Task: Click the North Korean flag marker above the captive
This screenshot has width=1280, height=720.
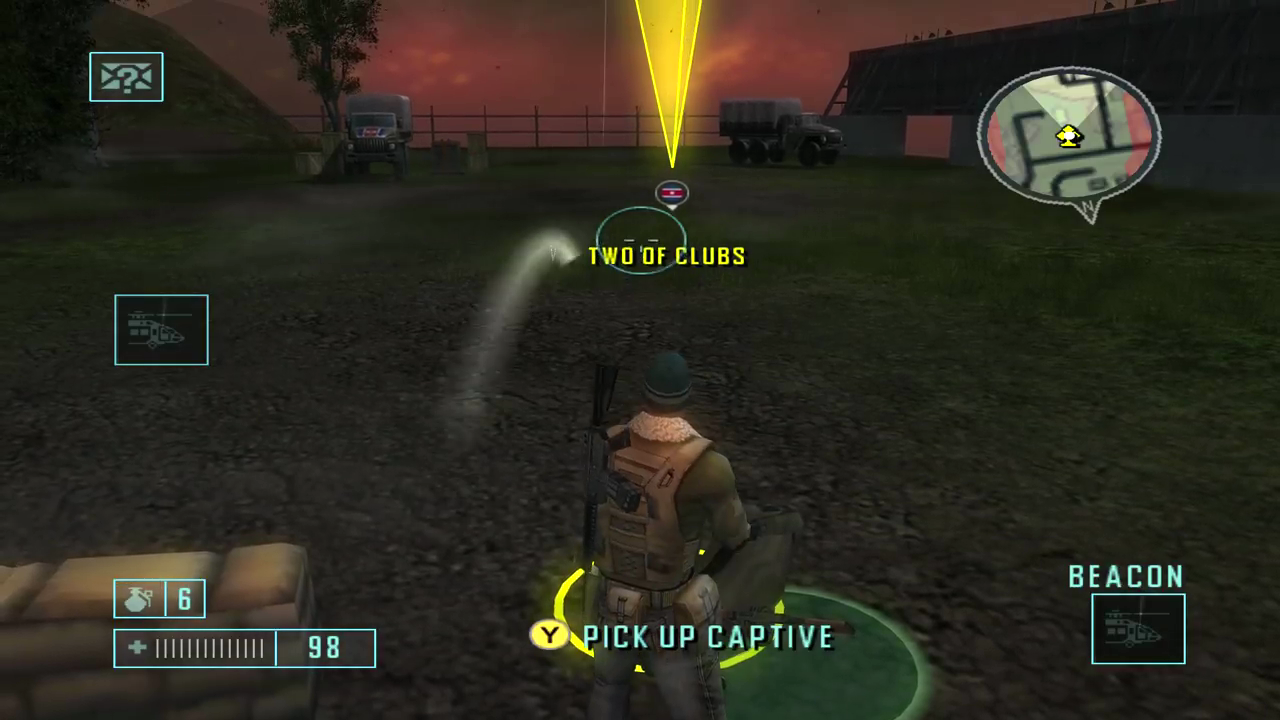Action: (x=671, y=193)
